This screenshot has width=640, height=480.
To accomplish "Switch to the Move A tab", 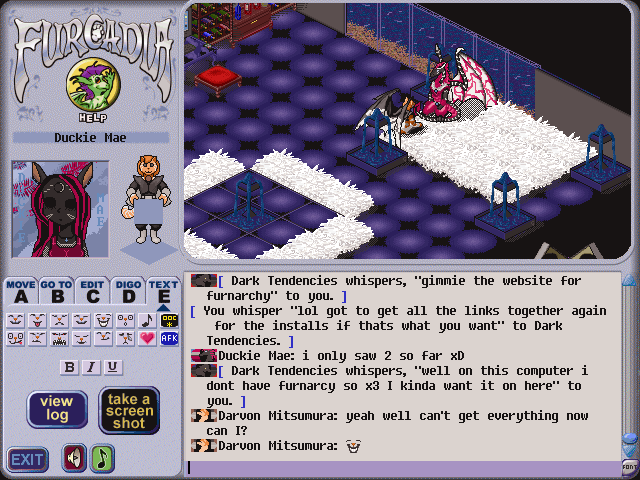I will 21,292.
